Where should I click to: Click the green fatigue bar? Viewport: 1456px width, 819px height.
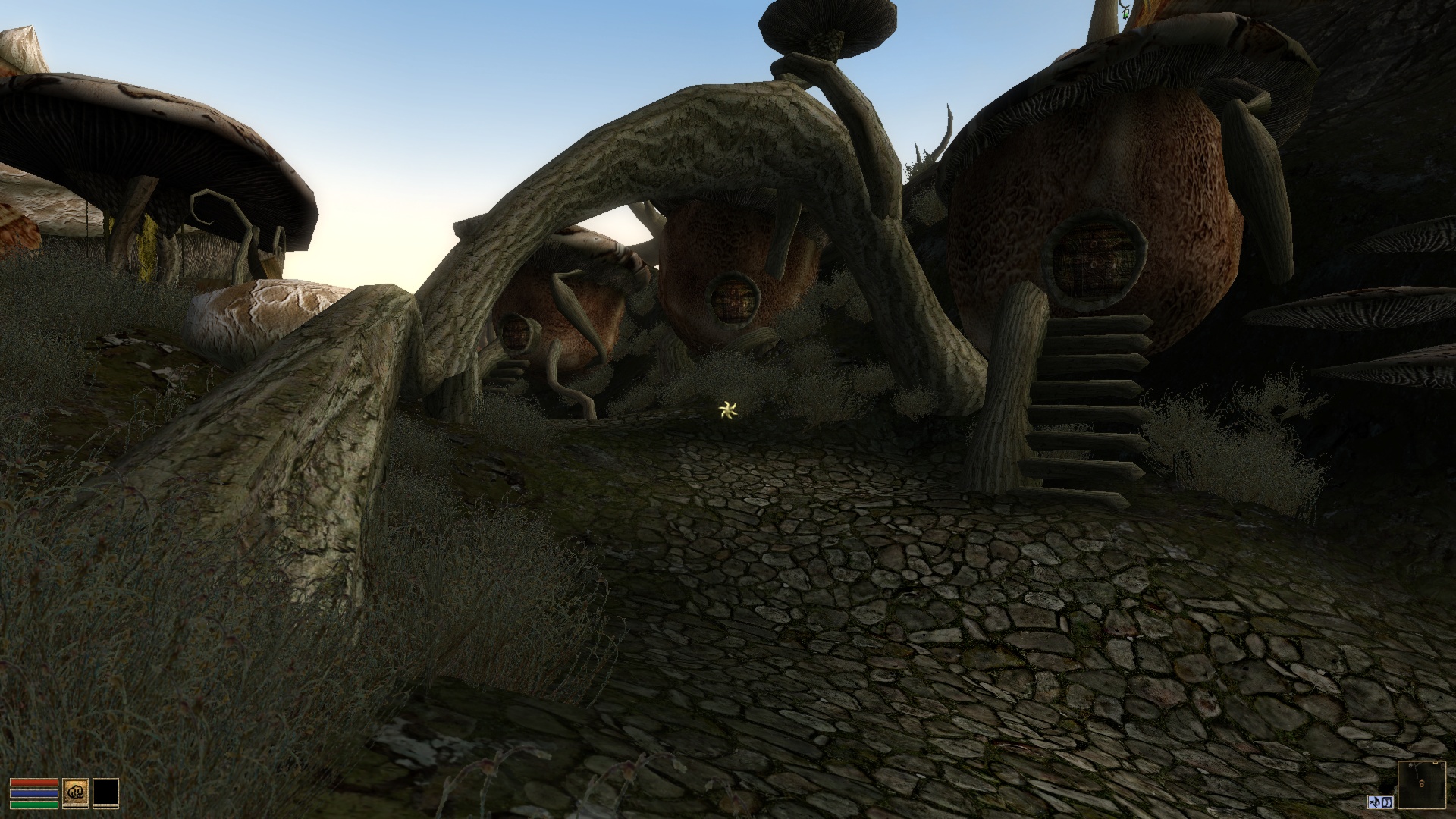click(x=35, y=806)
